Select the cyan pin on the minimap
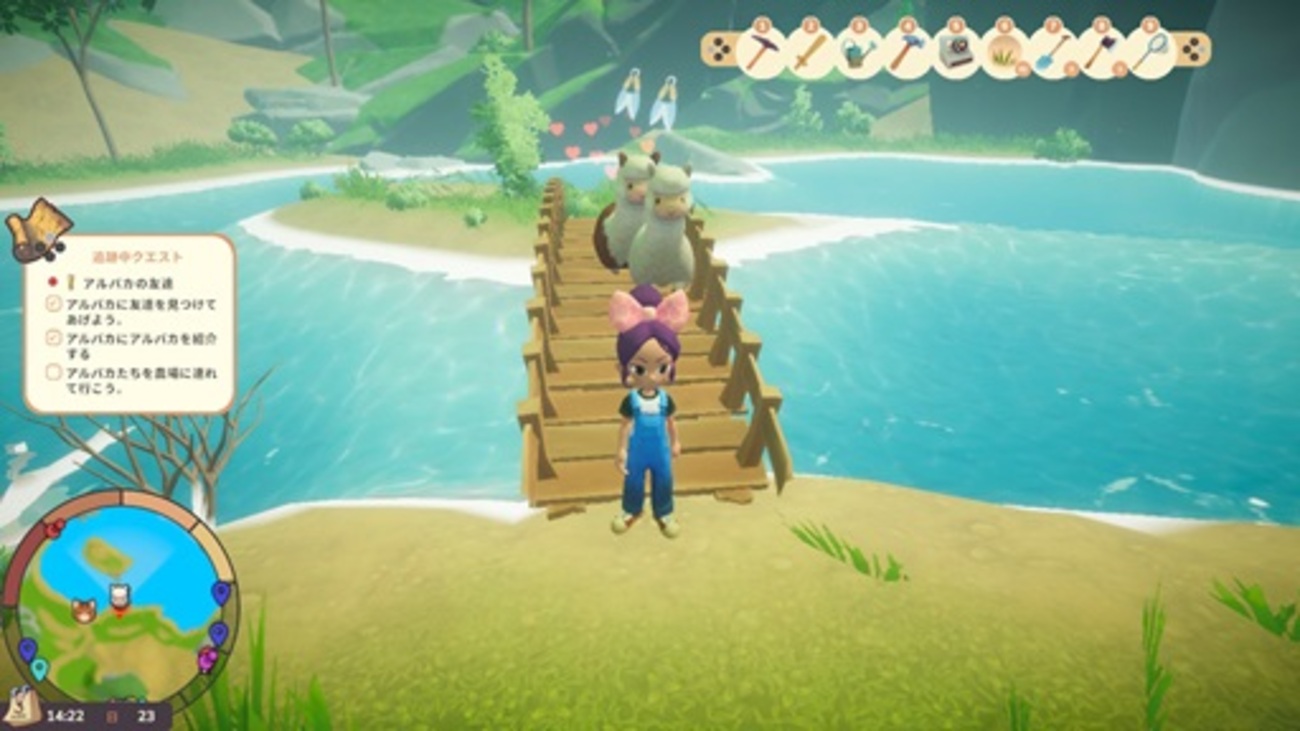1300x731 pixels. coord(38,668)
